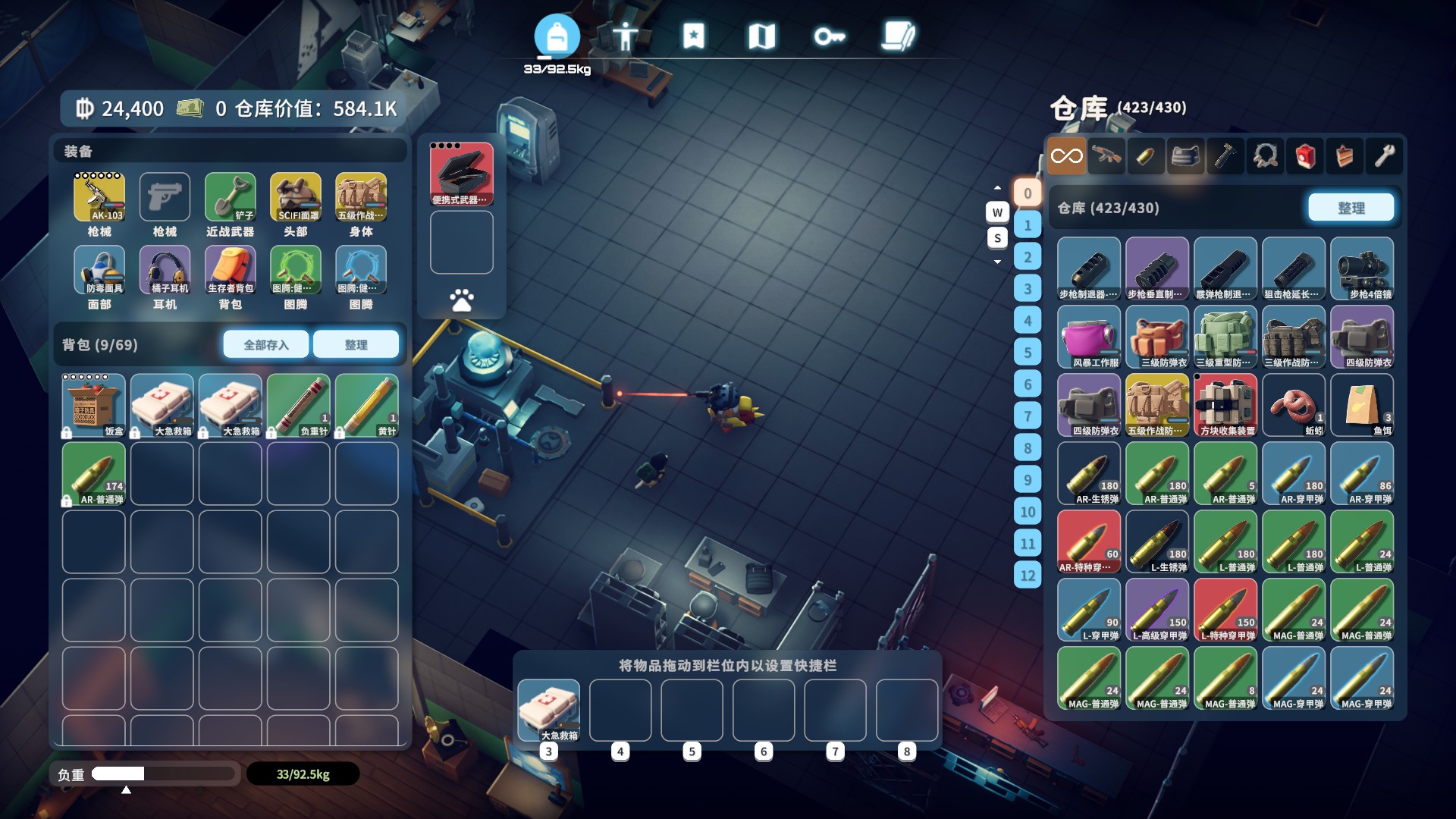The width and height of the screenshot is (1456, 819).
Task: Select the 风暴工作服 warehouse item
Action: tap(1089, 337)
